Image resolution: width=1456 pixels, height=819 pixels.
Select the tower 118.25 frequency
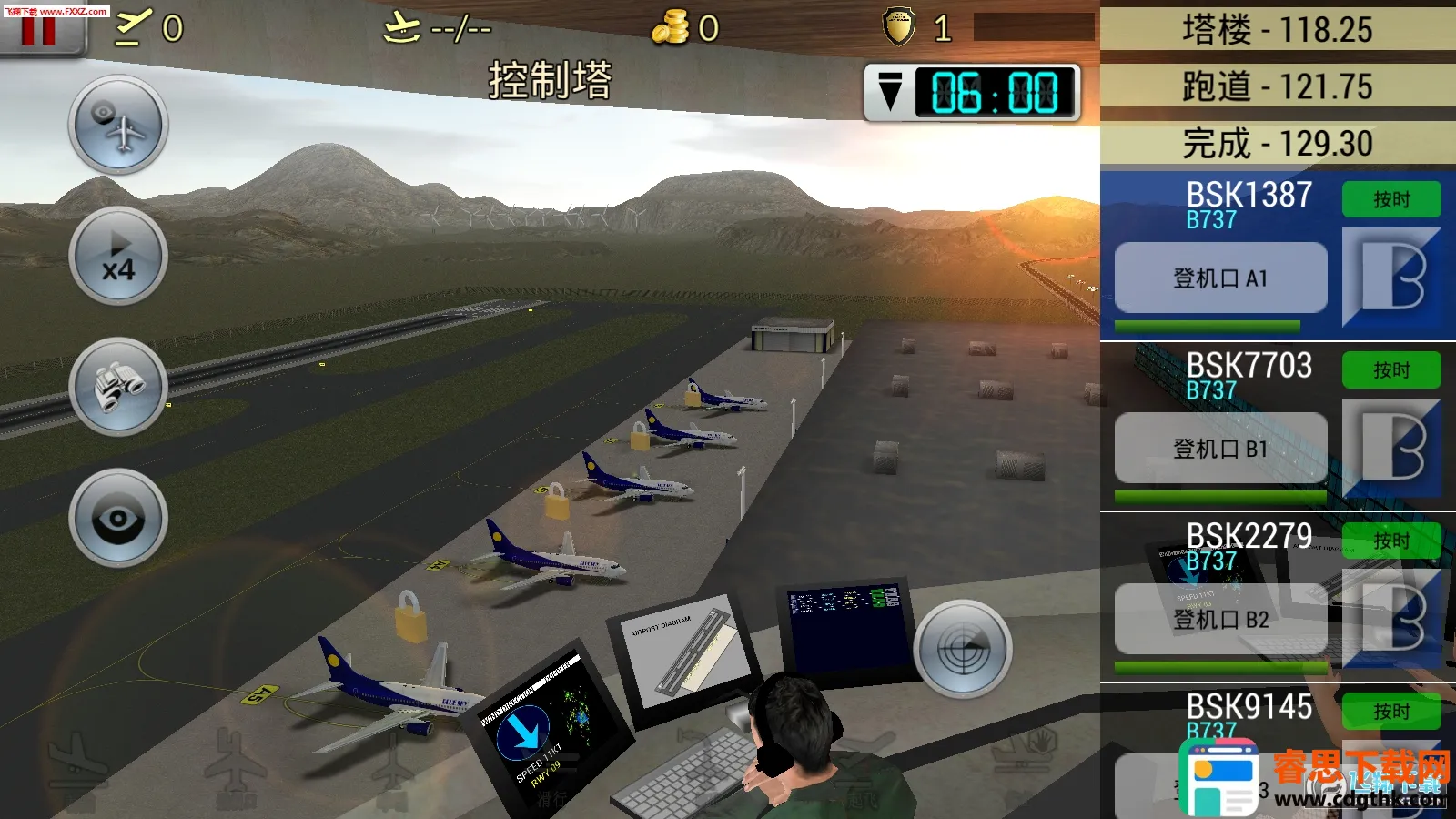coord(1277,29)
